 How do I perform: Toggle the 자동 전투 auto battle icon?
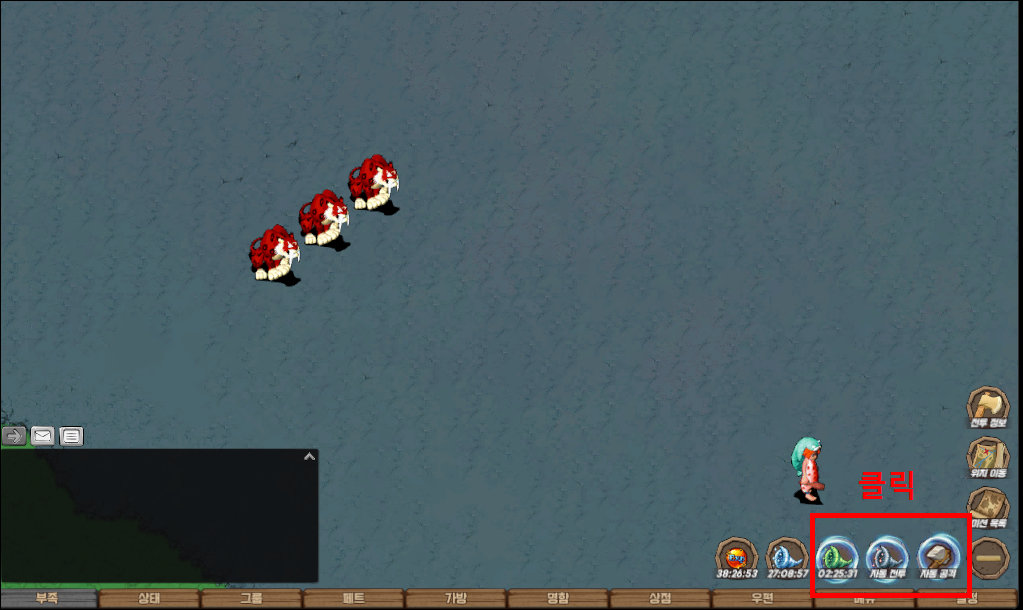tap(887, 557)
